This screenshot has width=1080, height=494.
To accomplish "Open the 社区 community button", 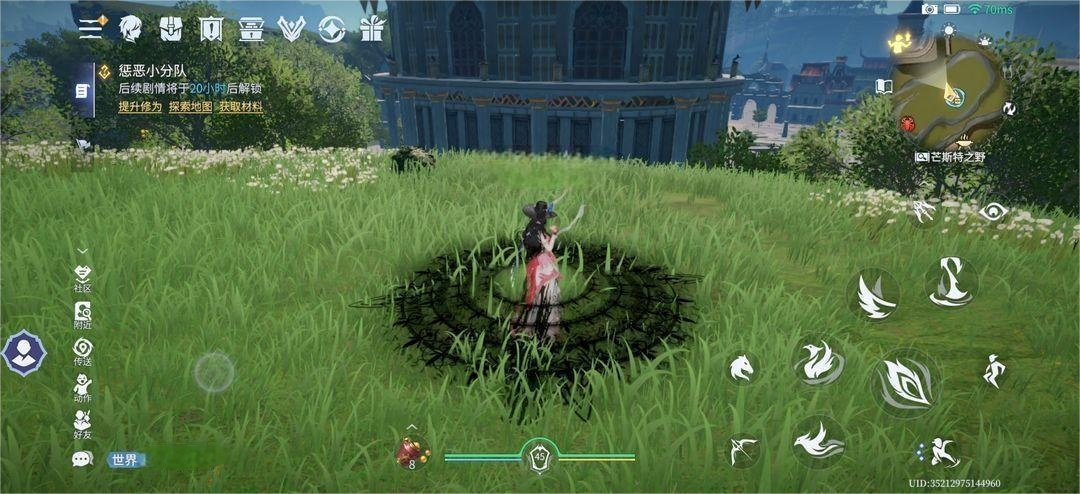I will click(x=83, y=278).
